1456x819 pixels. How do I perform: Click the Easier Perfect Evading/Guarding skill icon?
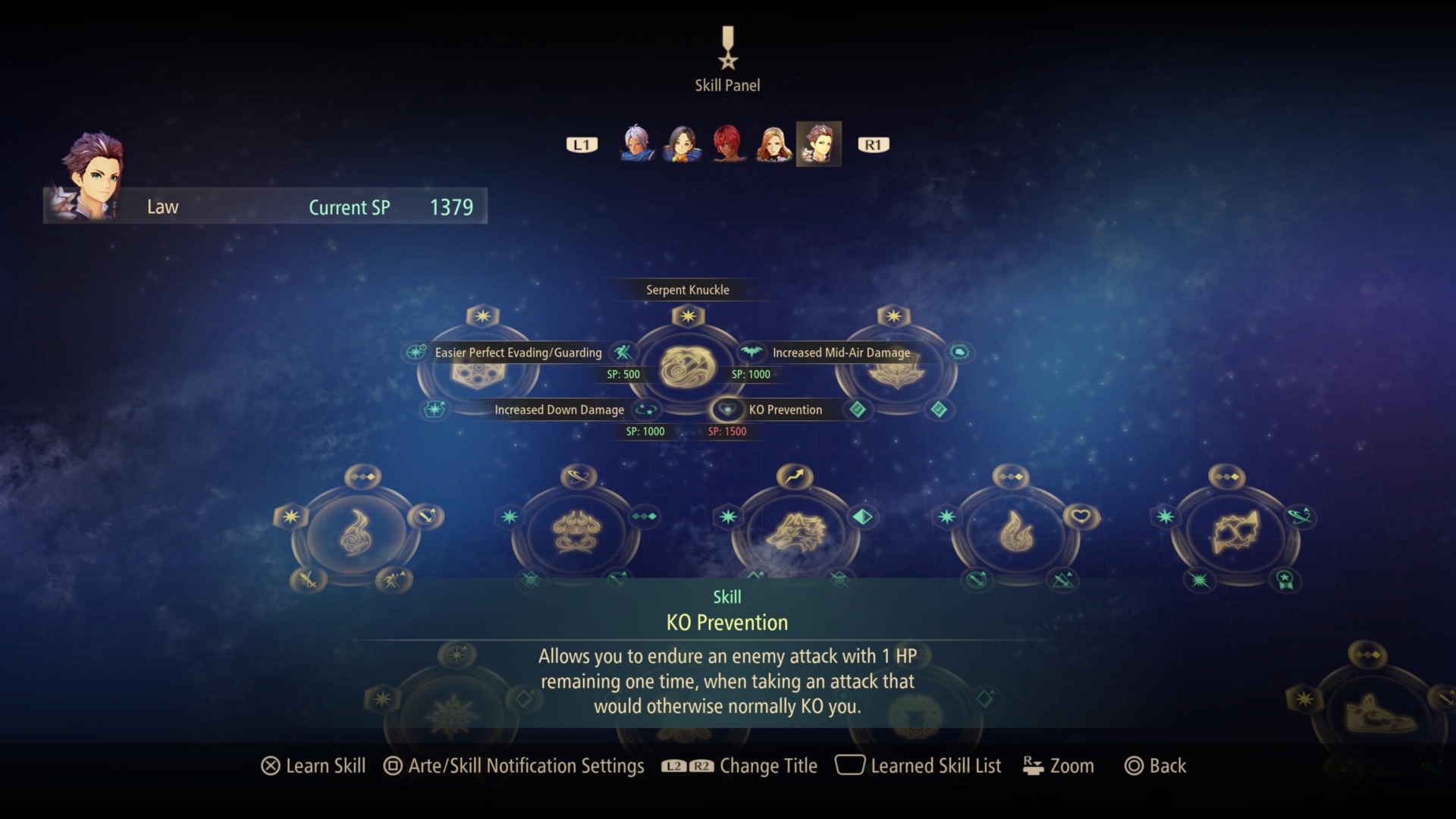point(621,353)
